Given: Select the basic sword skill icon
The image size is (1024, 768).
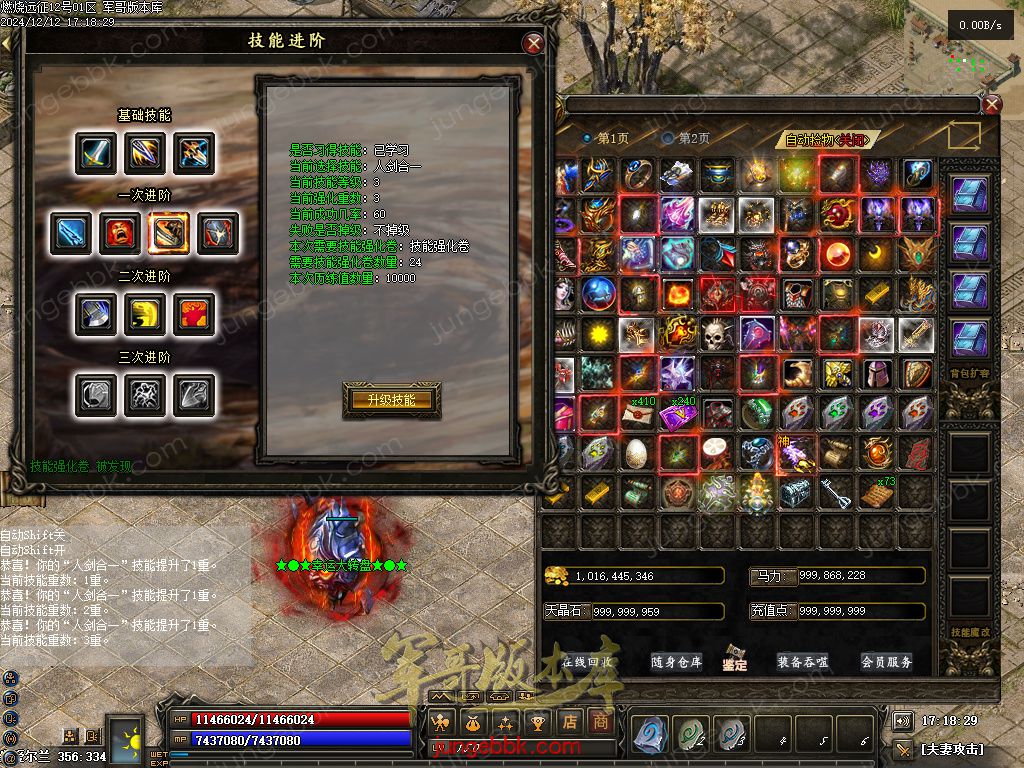Looking at the screenshot, I should pos(95,153).
